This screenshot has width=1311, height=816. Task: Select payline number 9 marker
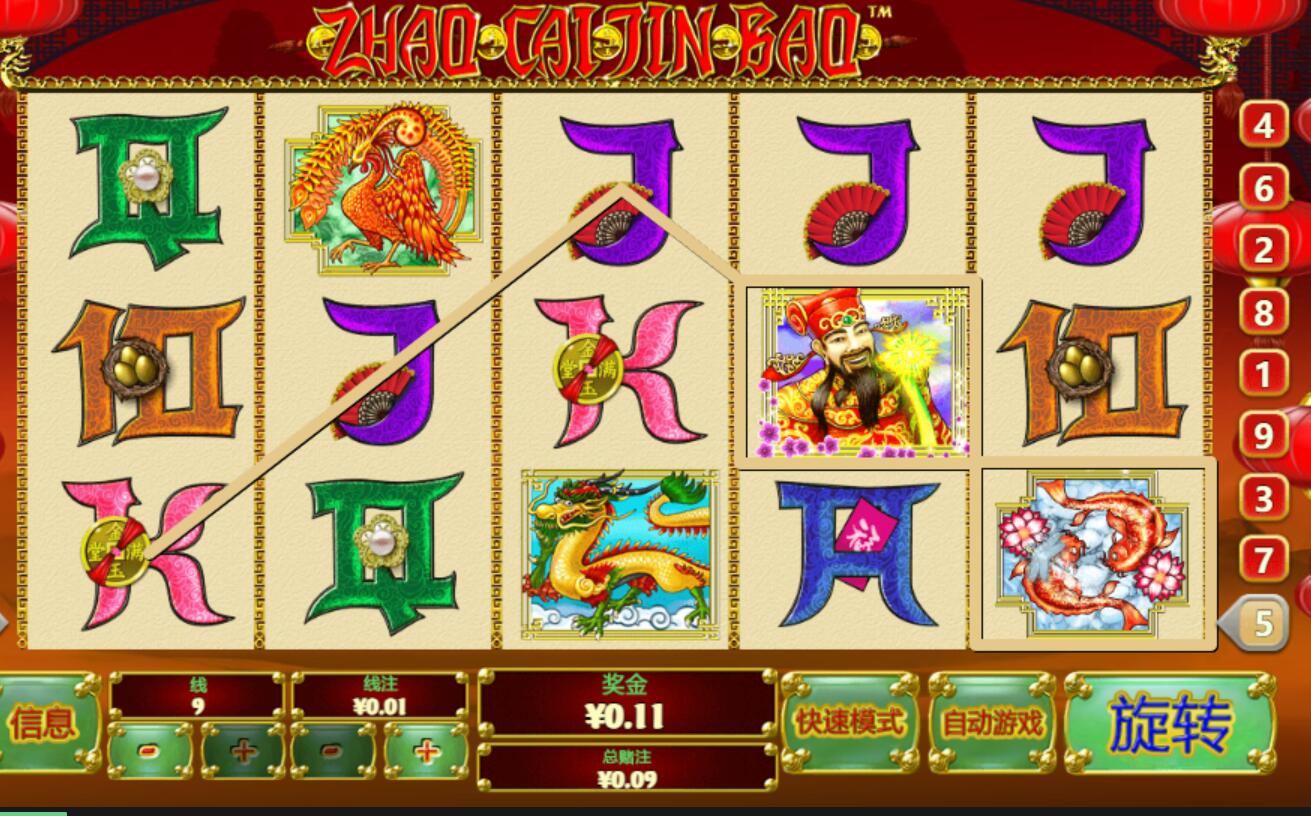pyautogui.click(x=1264, y=436)
